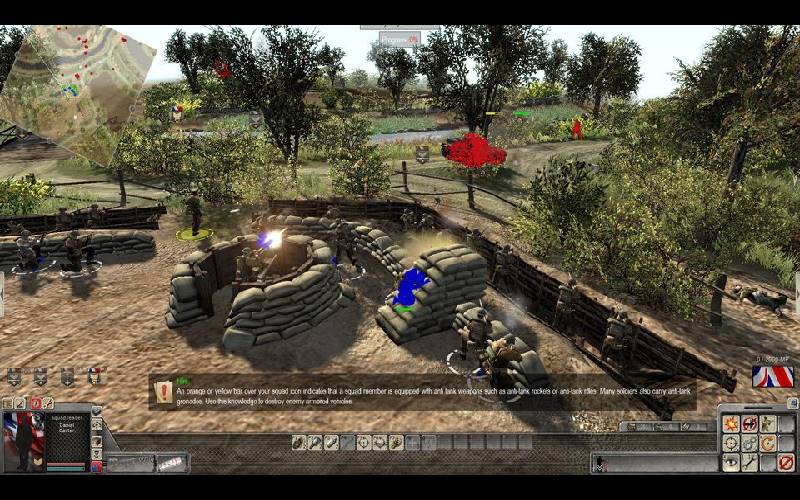
Task: Activate the eye view command
Action: 730,462
